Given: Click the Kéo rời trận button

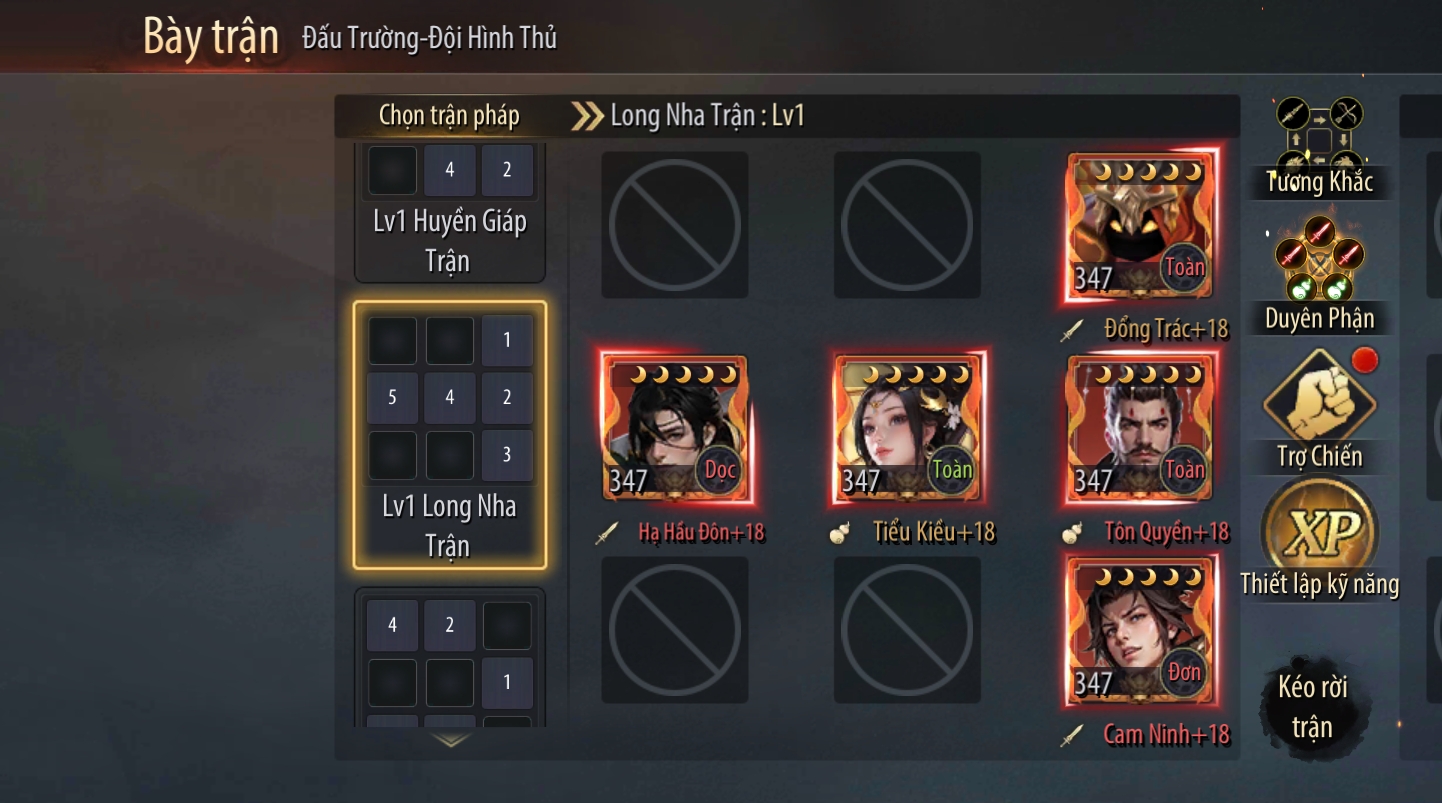Looking at the screenshot, I should 1312,706.
